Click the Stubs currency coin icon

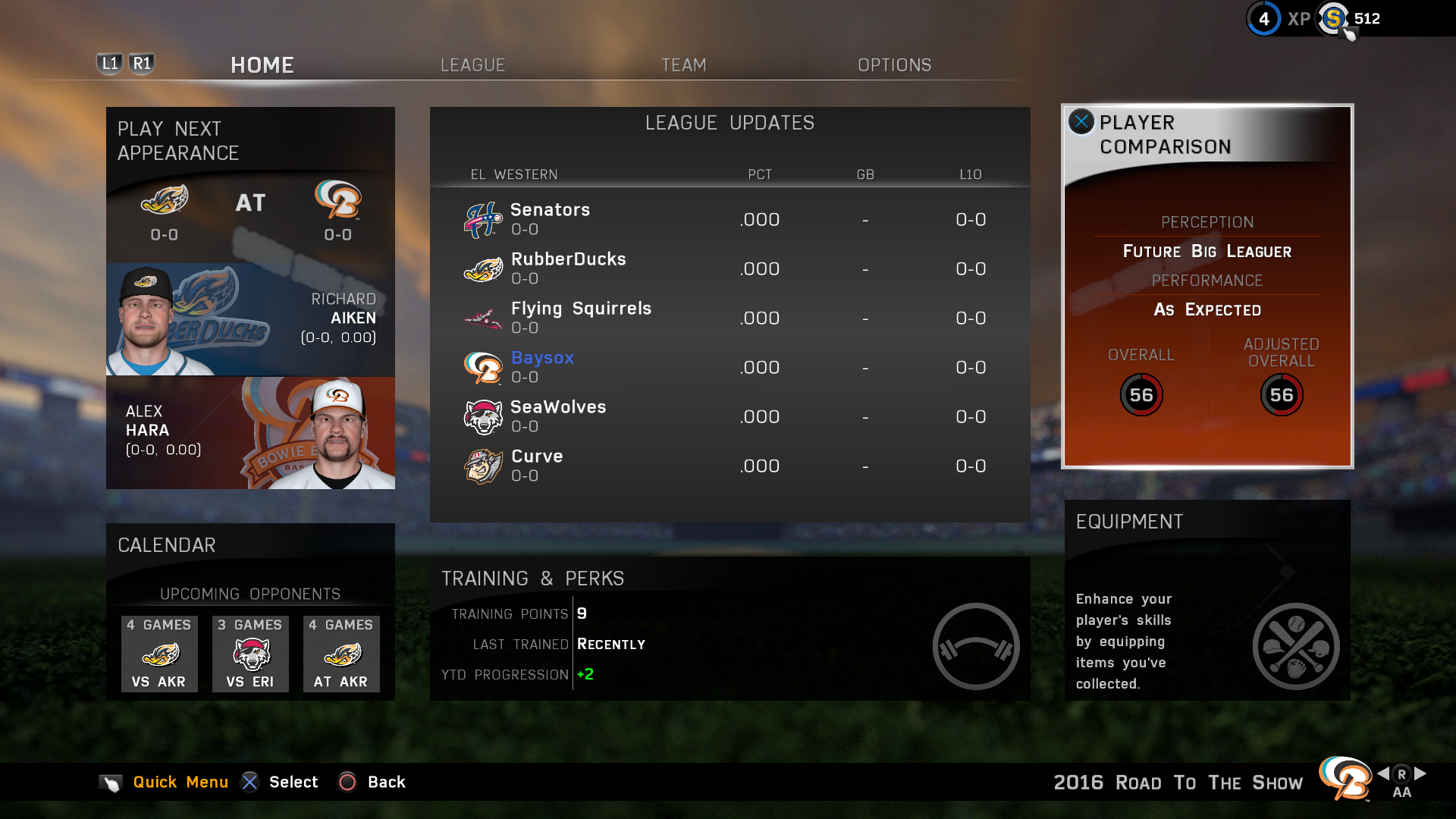1333,19
